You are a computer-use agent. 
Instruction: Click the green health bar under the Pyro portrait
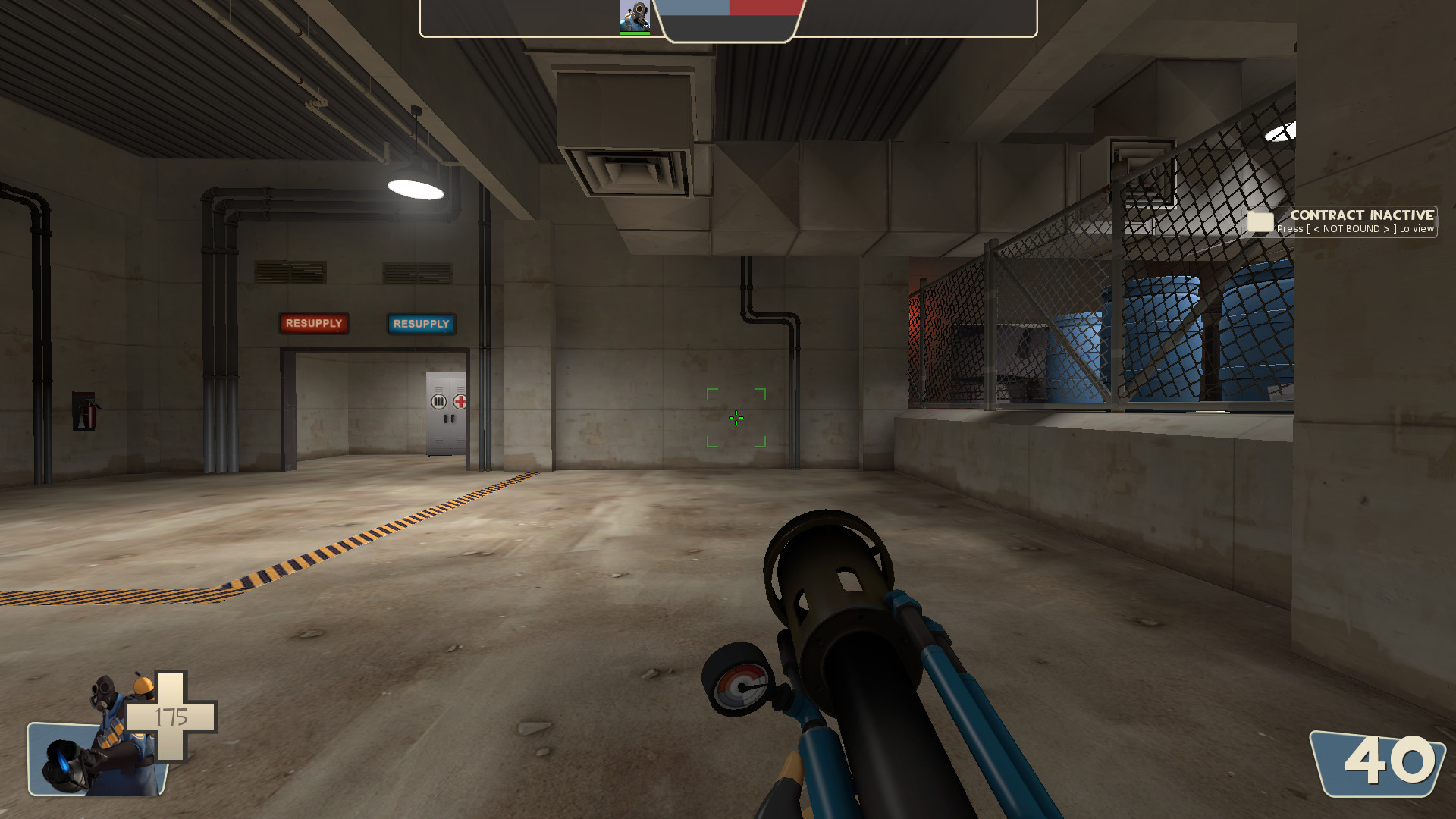(634, 33)
